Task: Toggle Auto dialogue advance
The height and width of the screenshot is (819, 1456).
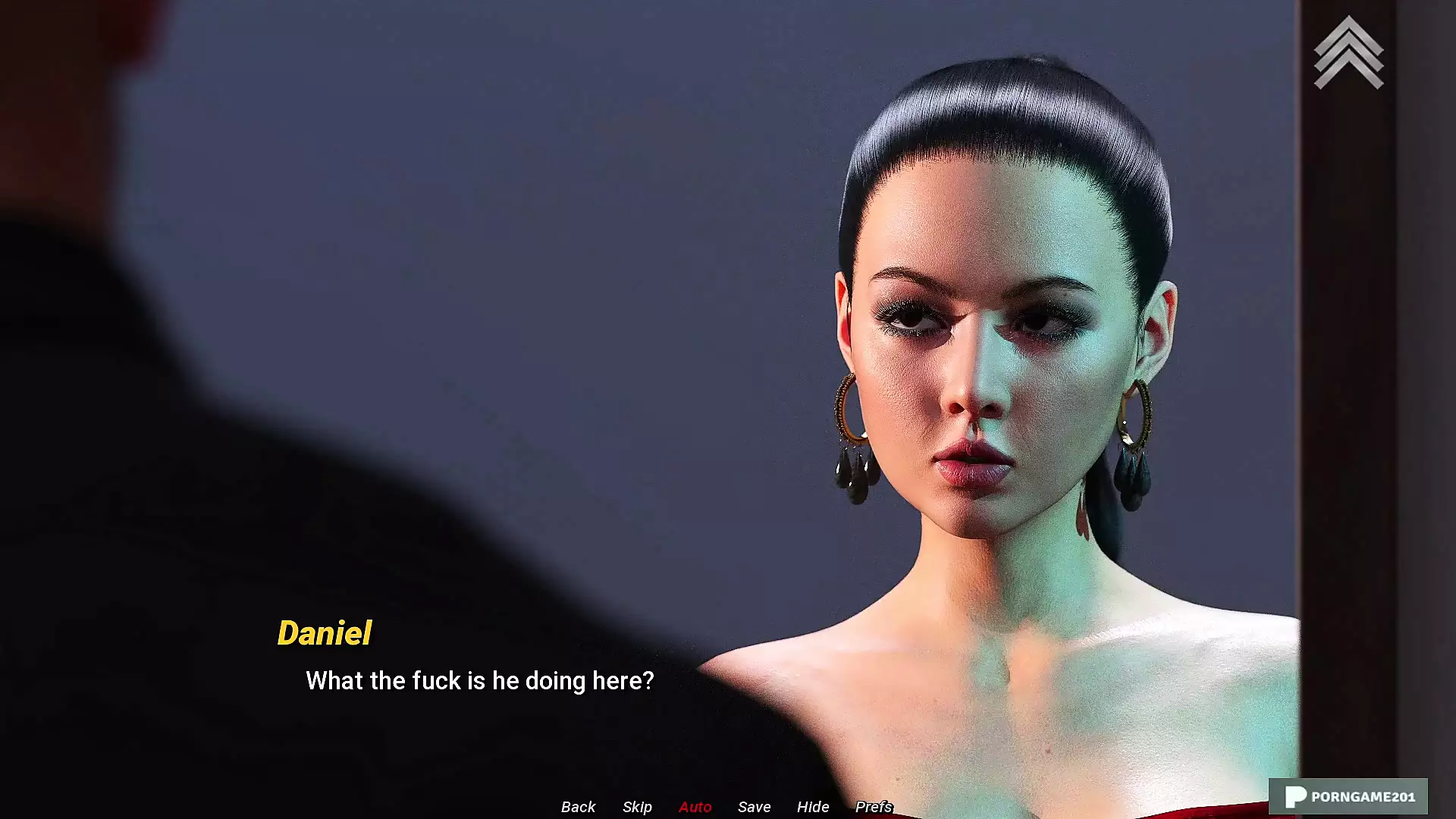Action: (x=695, y=807)
